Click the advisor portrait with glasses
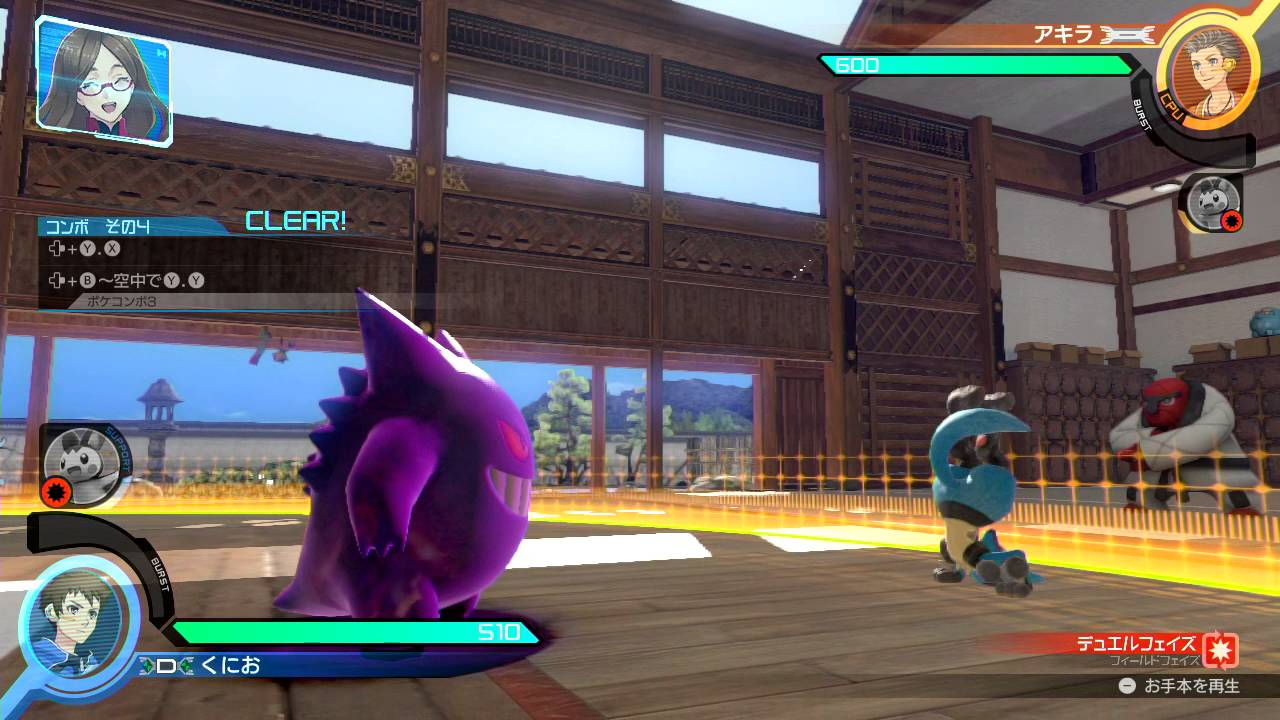 point(103,80)
